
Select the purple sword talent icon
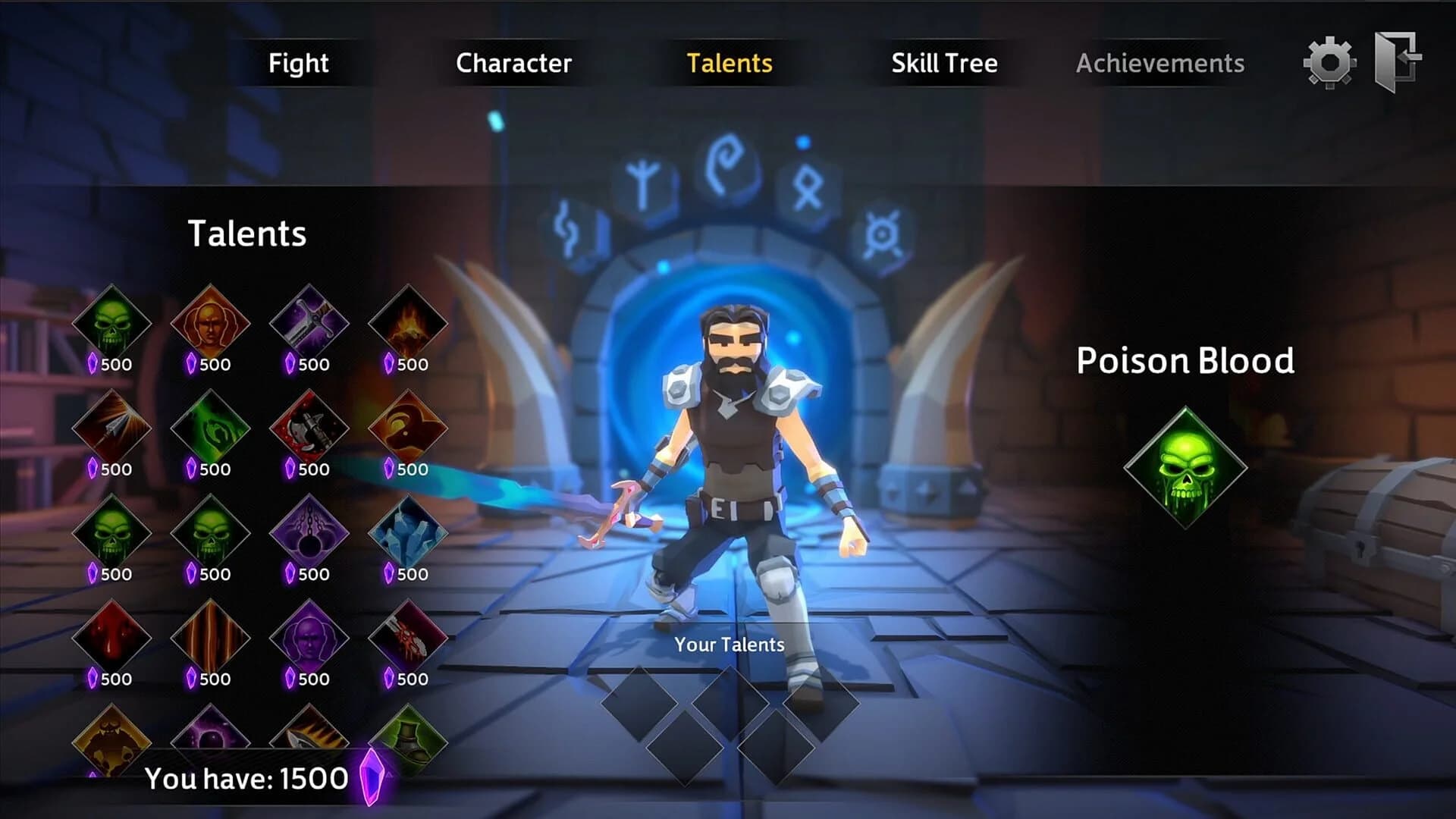click(x=309, y=322)
